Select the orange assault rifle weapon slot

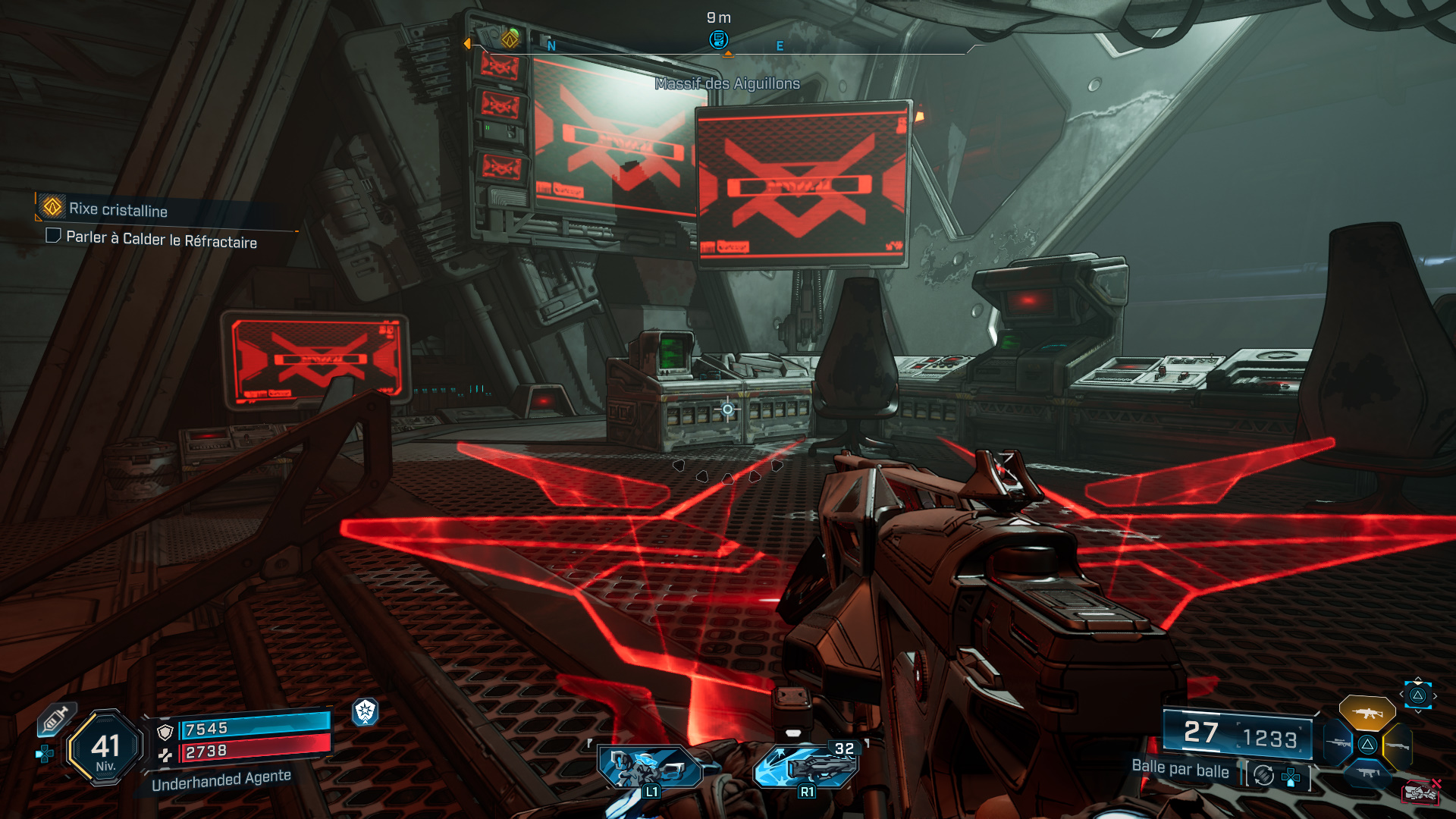coord(1367,714)
